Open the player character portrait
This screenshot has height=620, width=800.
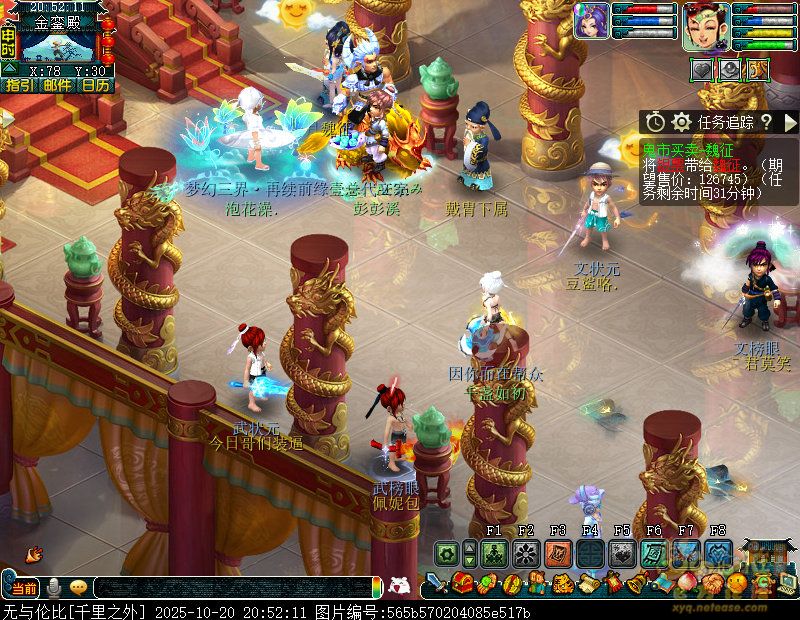(x=706, y=24)
